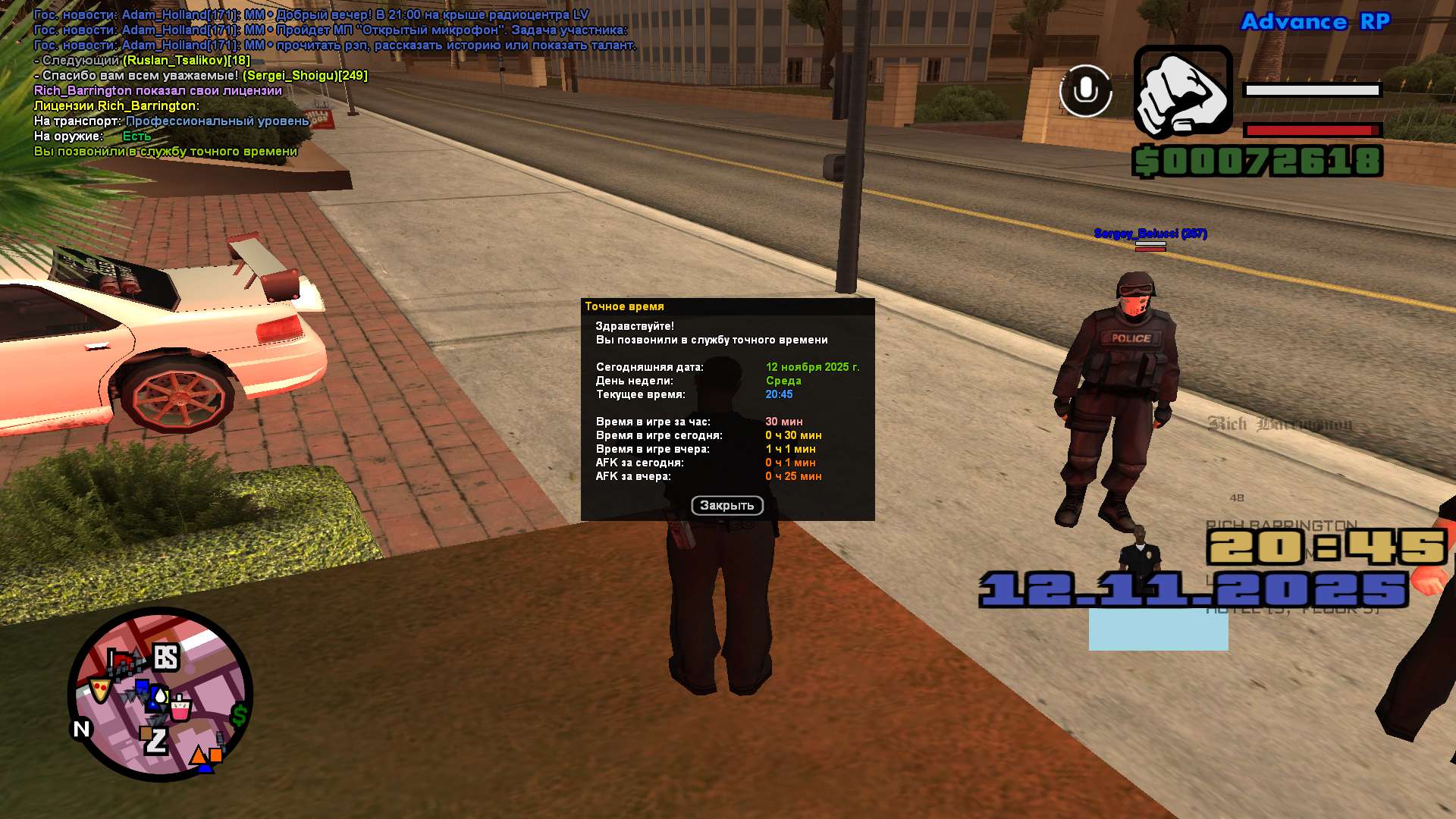
Task: Toggle the microphone voice chat icon
Action: 1085,91
